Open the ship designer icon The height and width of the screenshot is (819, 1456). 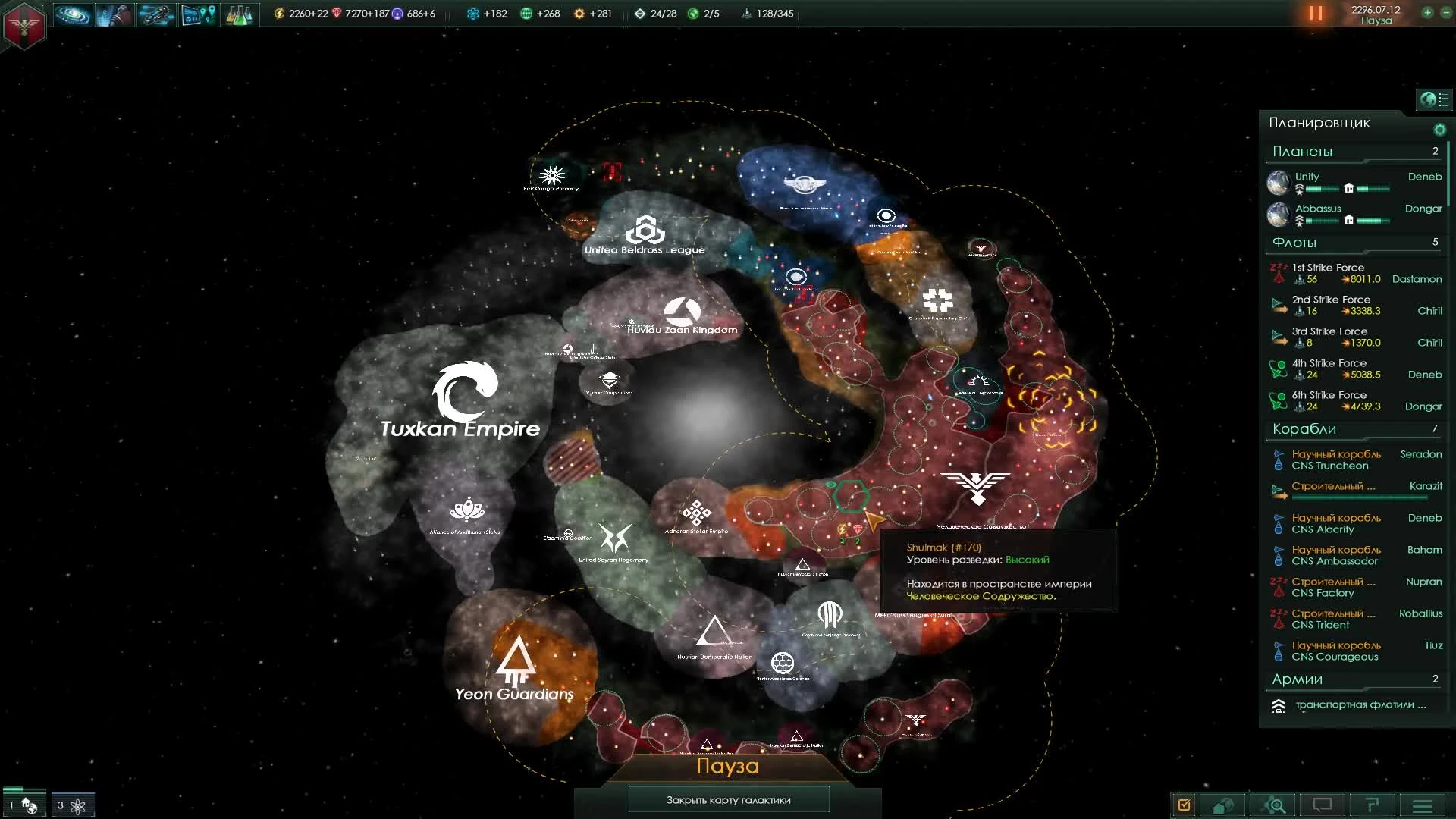pos(155,14)
